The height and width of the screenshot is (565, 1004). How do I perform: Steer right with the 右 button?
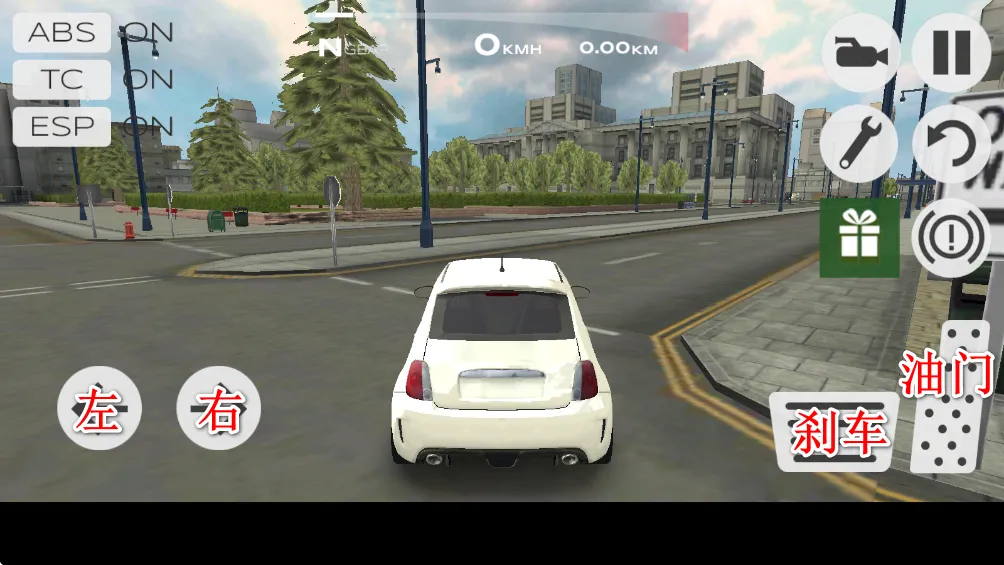(x=218, y=408)
